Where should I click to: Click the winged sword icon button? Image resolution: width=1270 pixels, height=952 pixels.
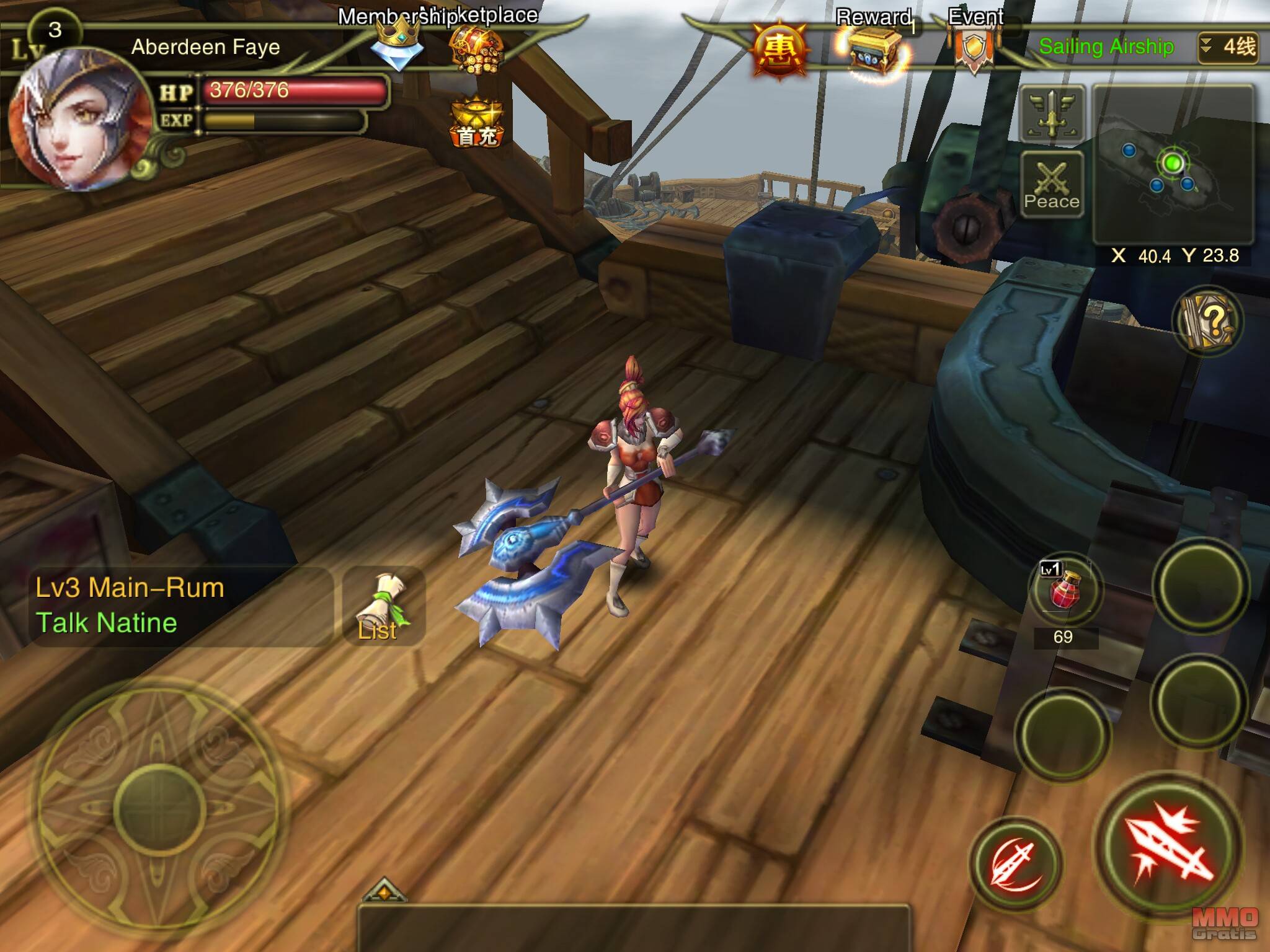pos(1052,114)
